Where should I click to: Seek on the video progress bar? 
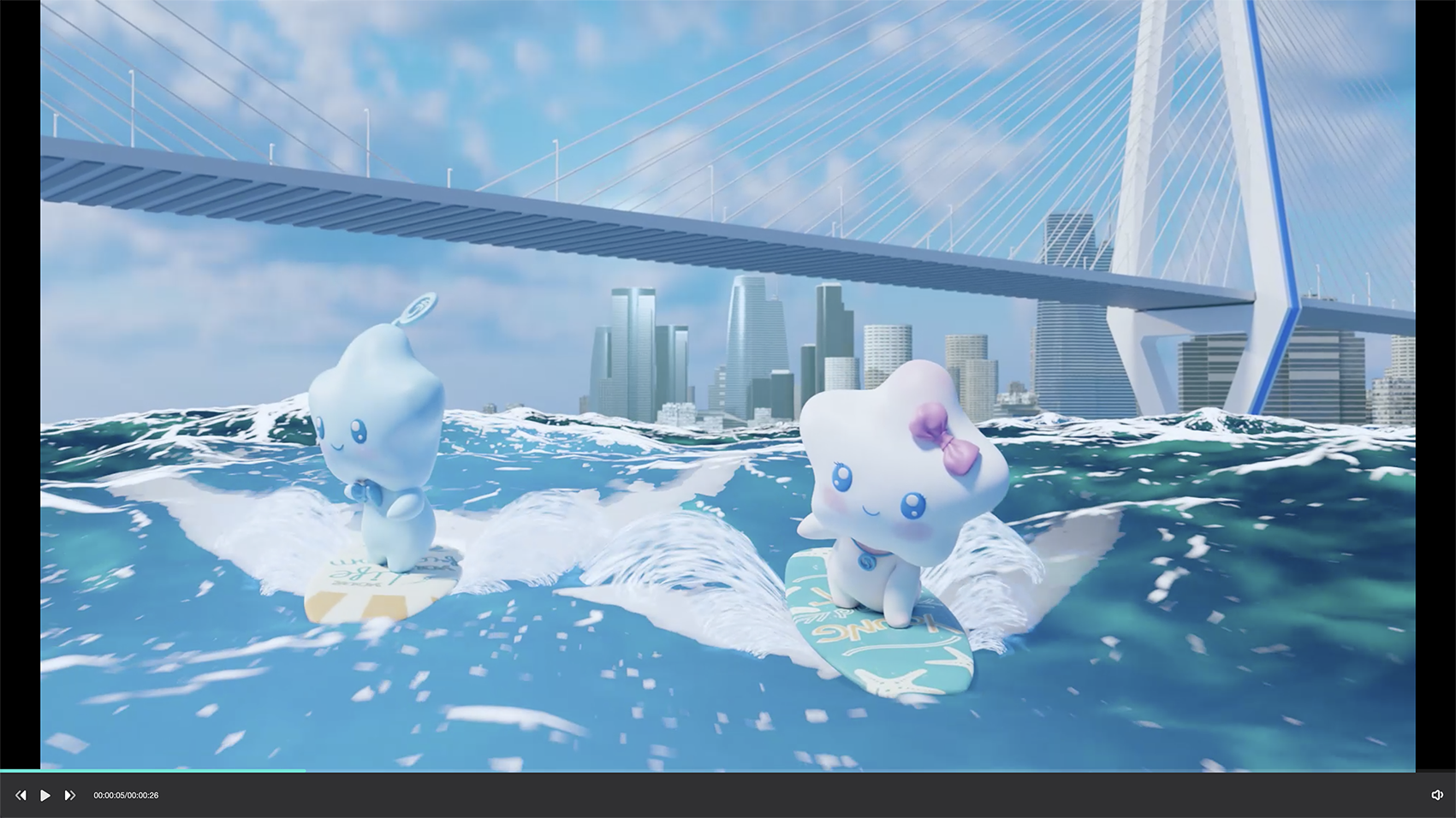[x=728, y=771]
